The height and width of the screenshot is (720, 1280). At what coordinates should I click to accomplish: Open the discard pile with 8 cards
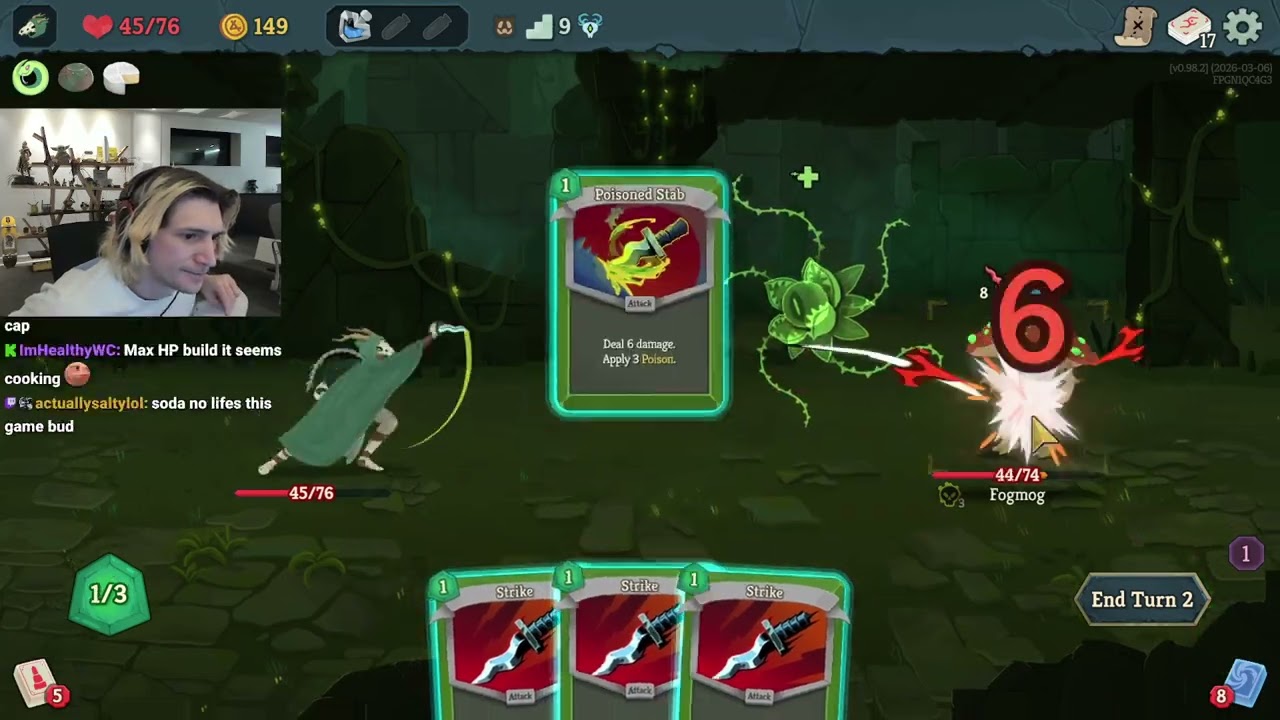click(x=1244, y=683)
